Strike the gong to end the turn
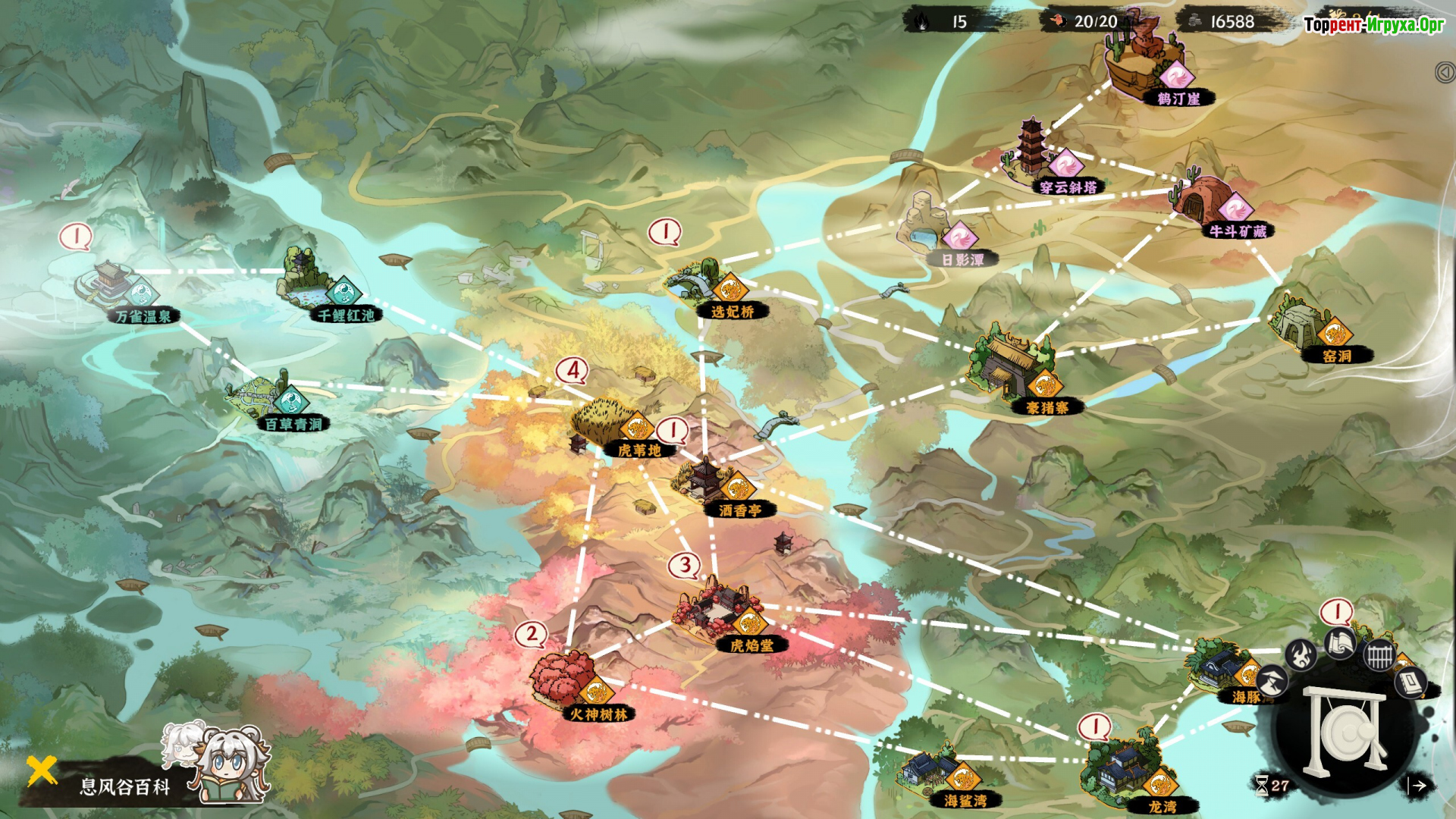 pyautogui.click(x=1346, y=733)
